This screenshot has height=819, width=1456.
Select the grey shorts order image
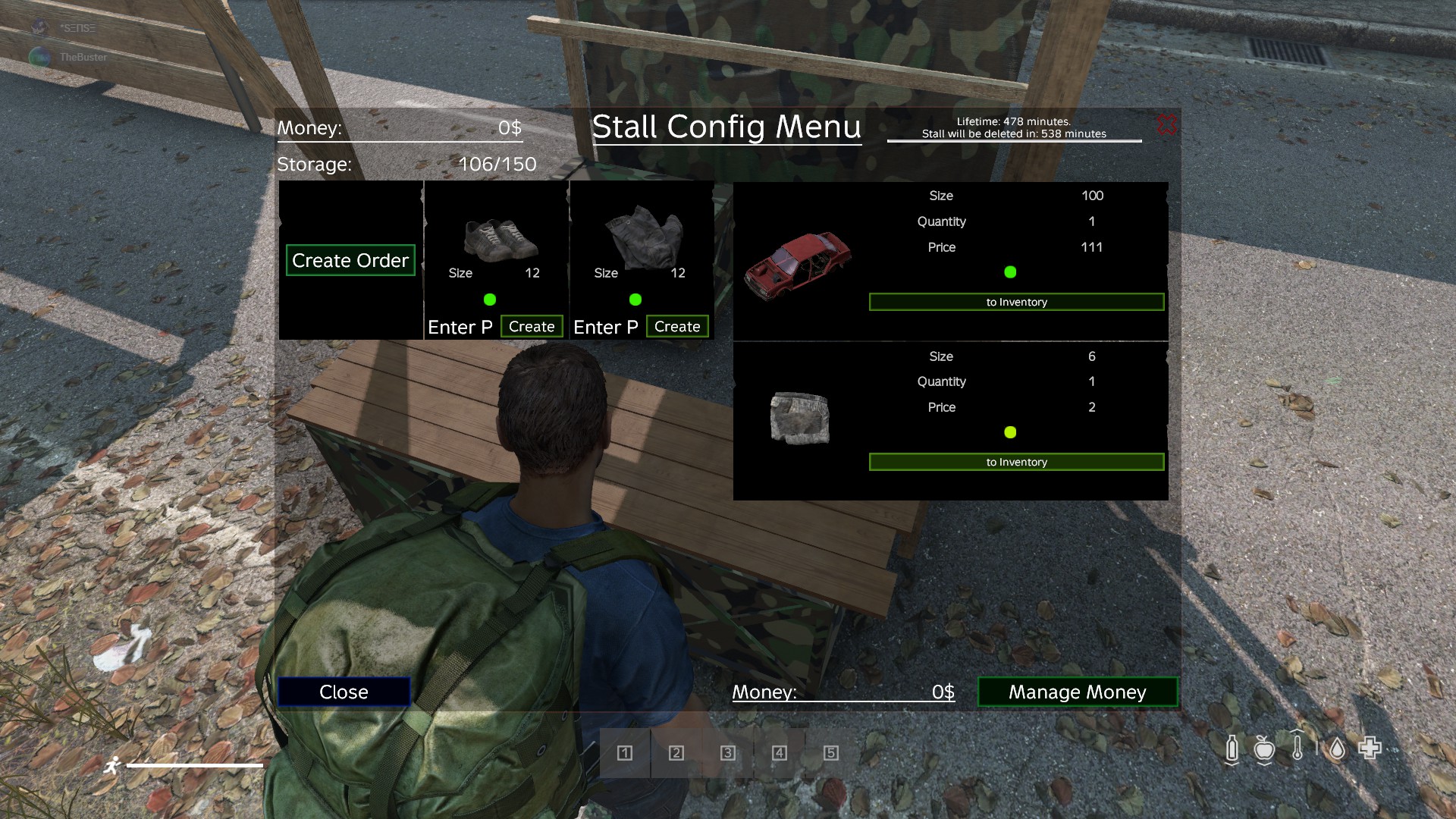pos(799,418)
